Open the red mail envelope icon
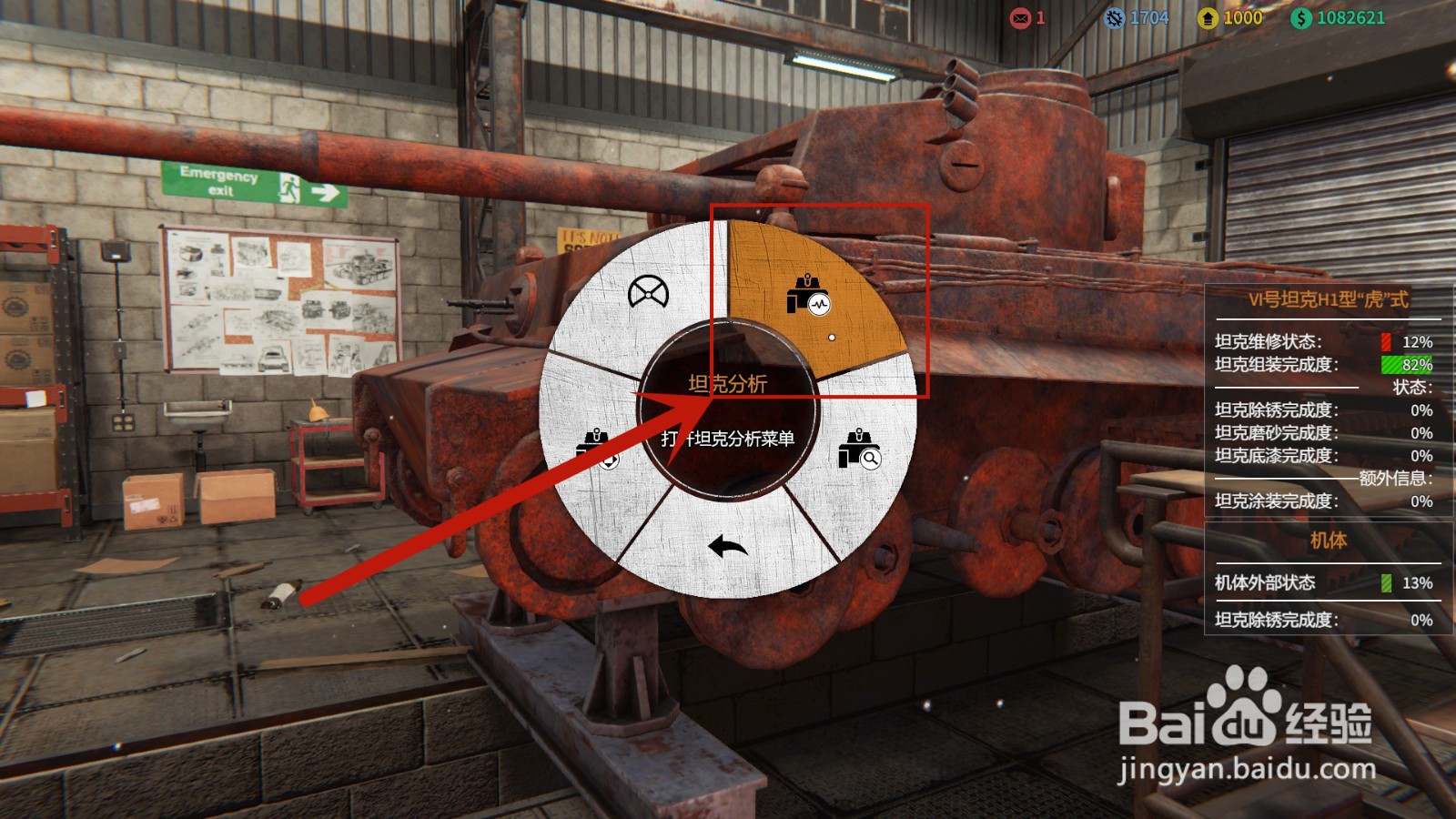The height and width of the screenshot is (819, 1456). click(x=1020, y=18)
